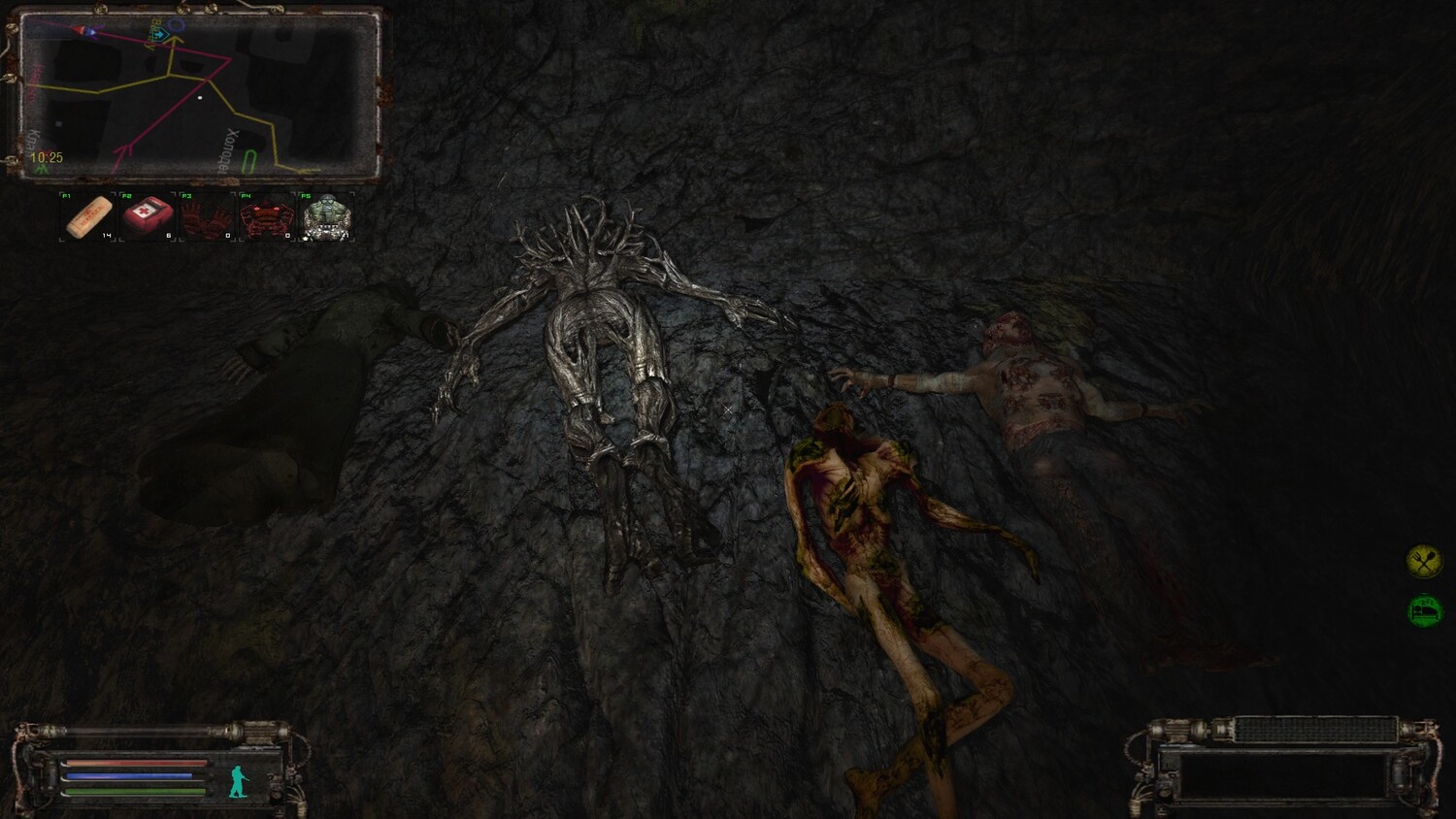
Task: Select the green armored suit slot
Action: click(326, 216)
